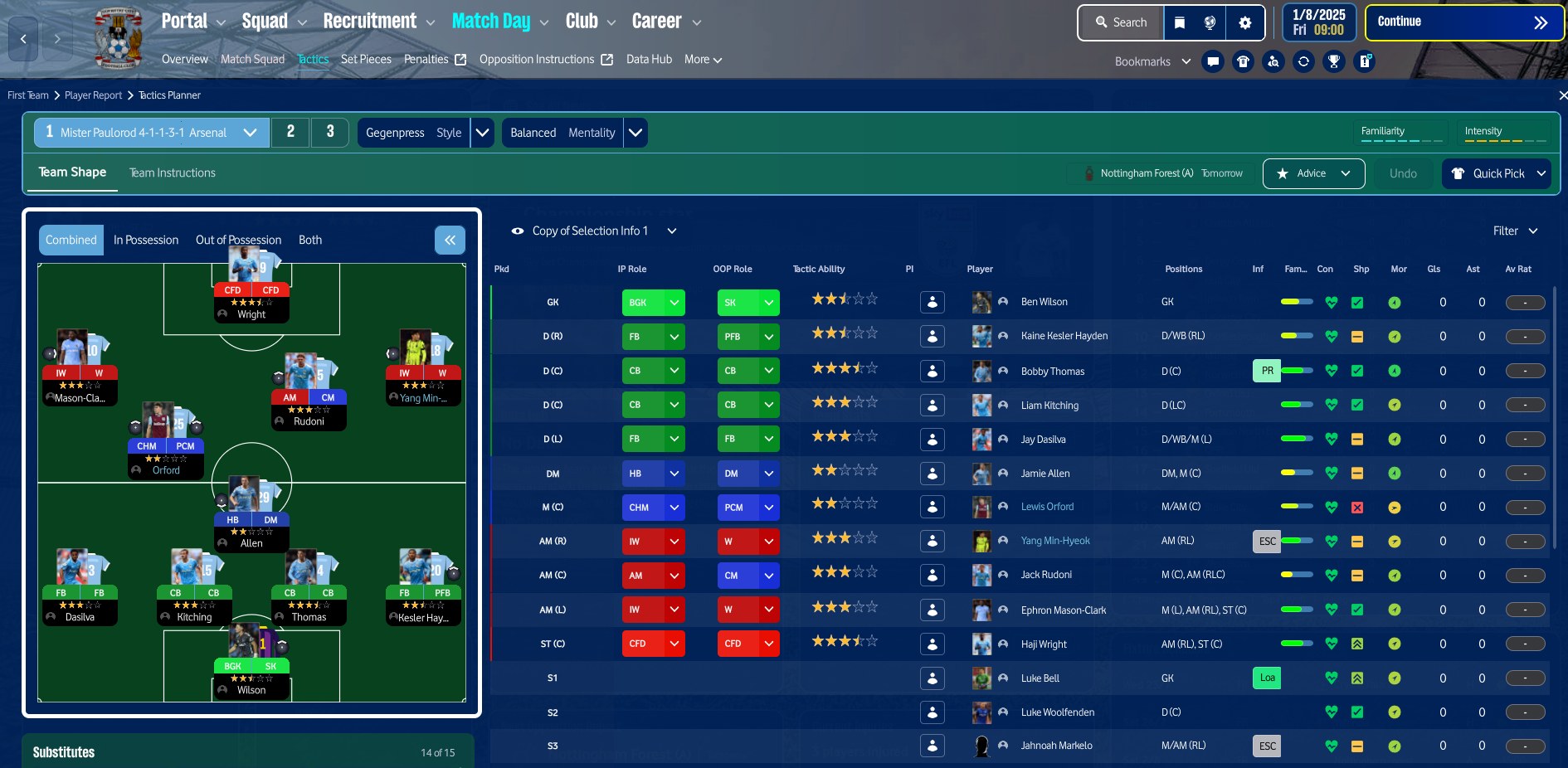Open the globe world icon
The height and width of the screenshot is (768, 1568).
pyautogui.click(x=1210, y=22)
